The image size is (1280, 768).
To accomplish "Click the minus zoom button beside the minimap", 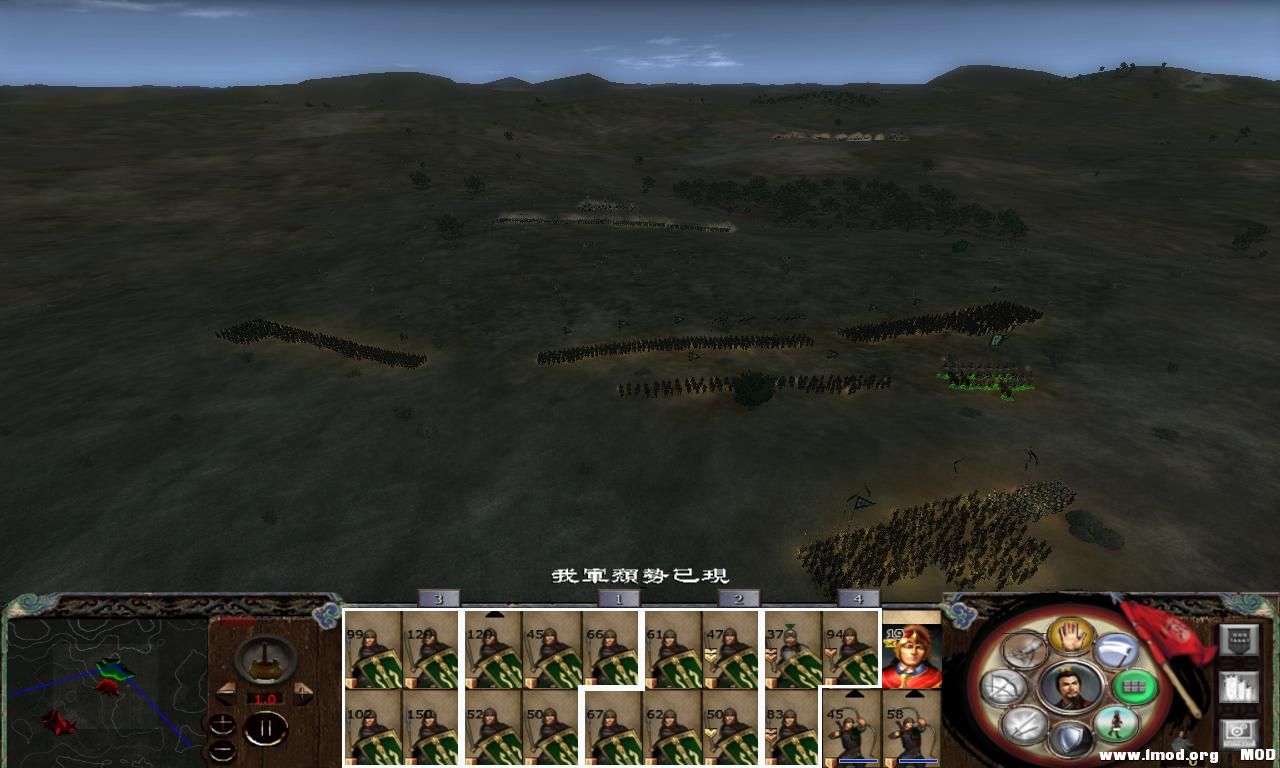I will 222,749.
